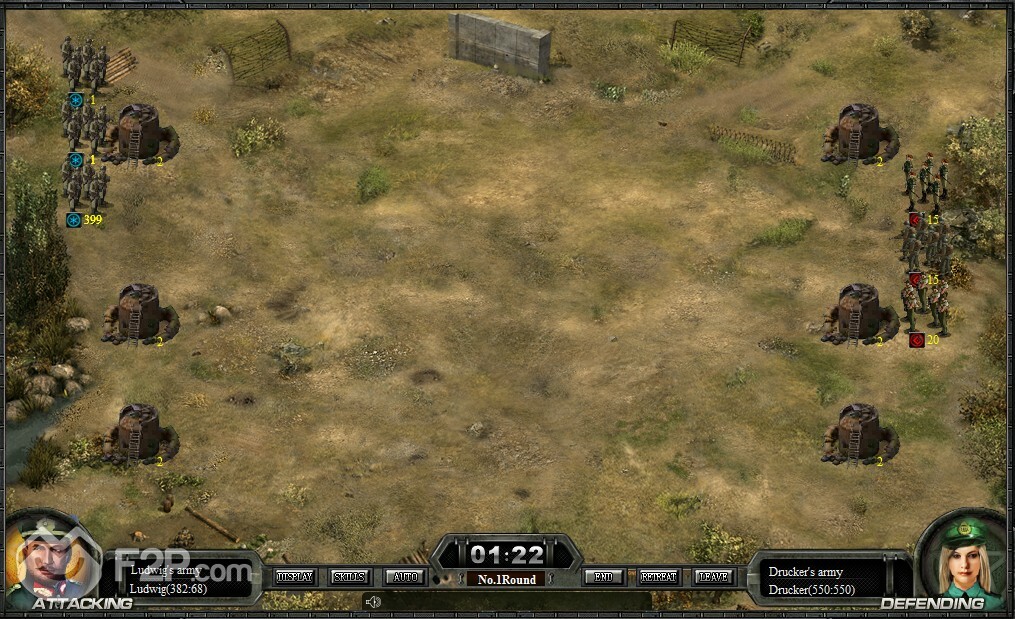Select the defending squad with 20 troops
The image size is (1015, 619).
tap(925, 305)
